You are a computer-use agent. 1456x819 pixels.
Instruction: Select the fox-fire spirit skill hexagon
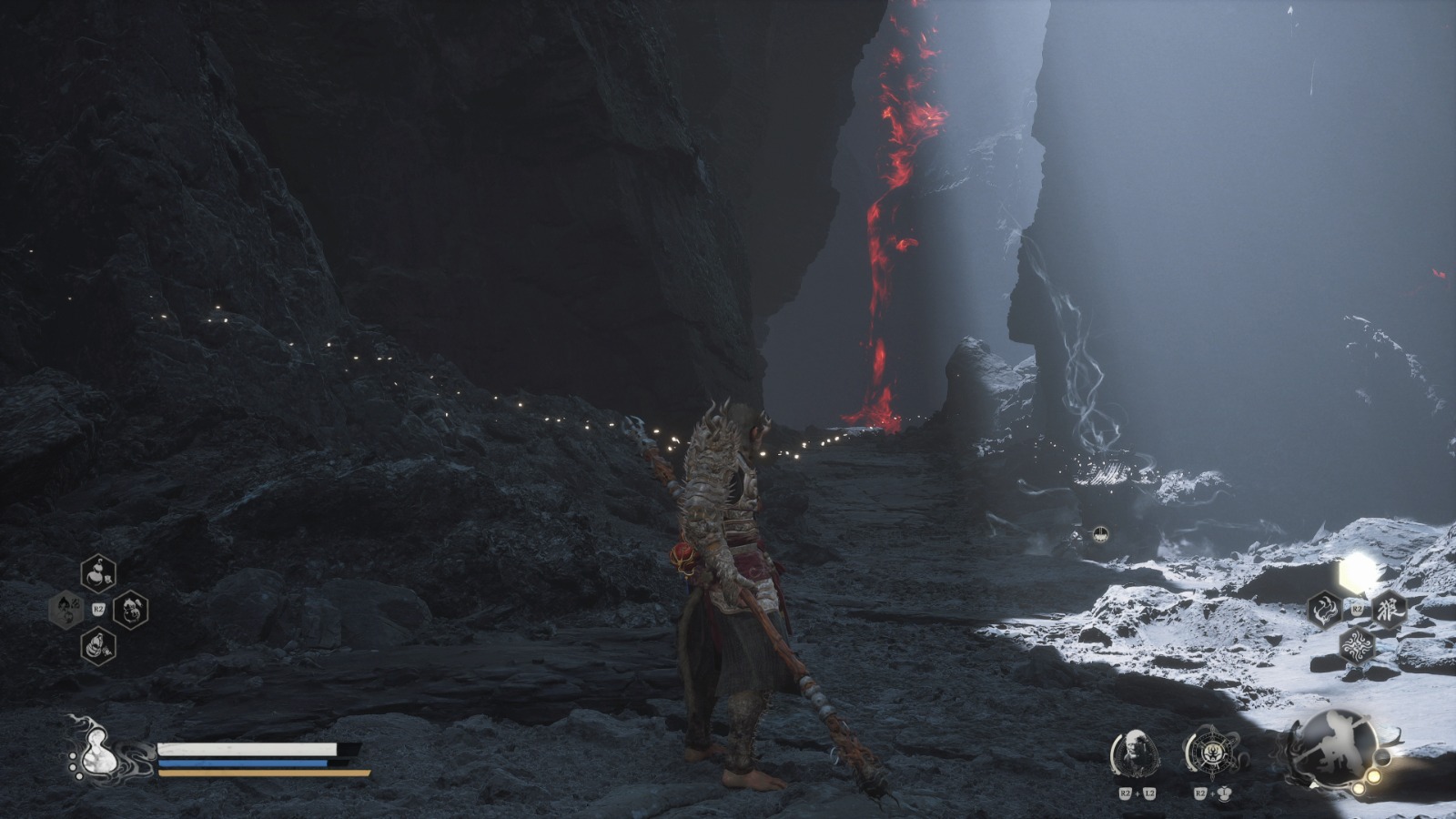coord(1325,611)
